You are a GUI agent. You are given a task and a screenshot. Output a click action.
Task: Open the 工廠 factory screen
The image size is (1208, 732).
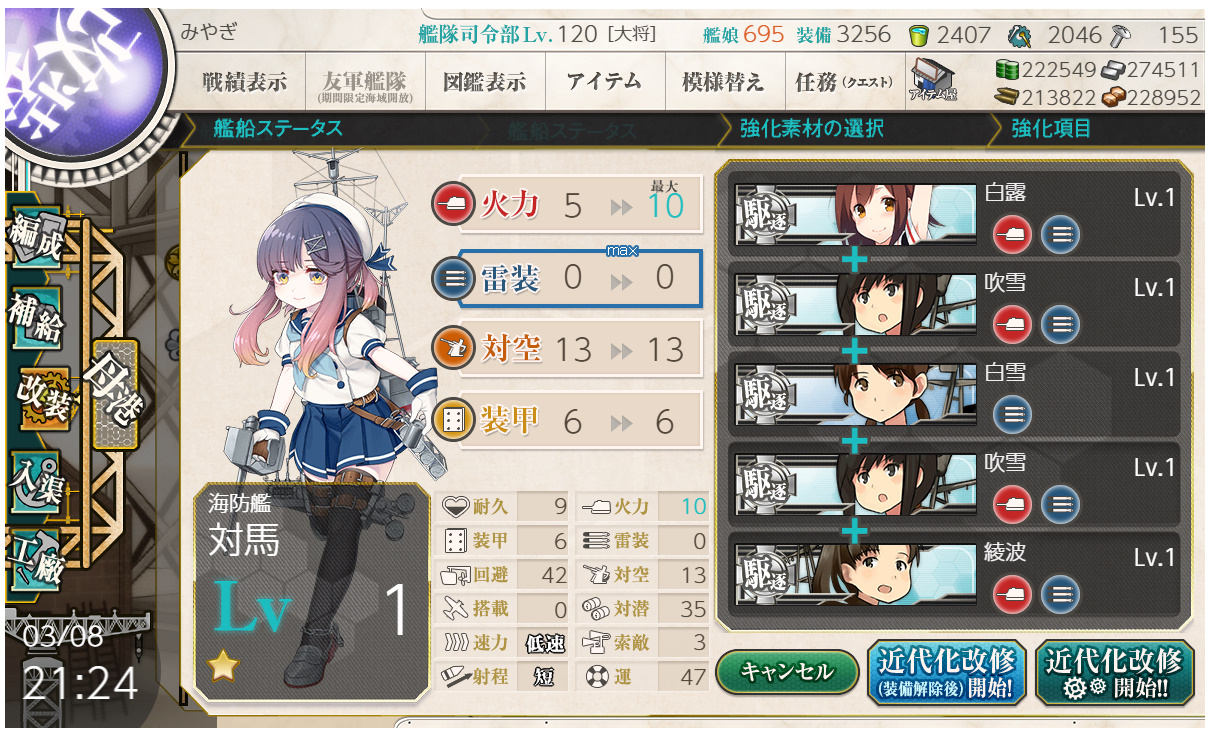[x=36, y=556]
